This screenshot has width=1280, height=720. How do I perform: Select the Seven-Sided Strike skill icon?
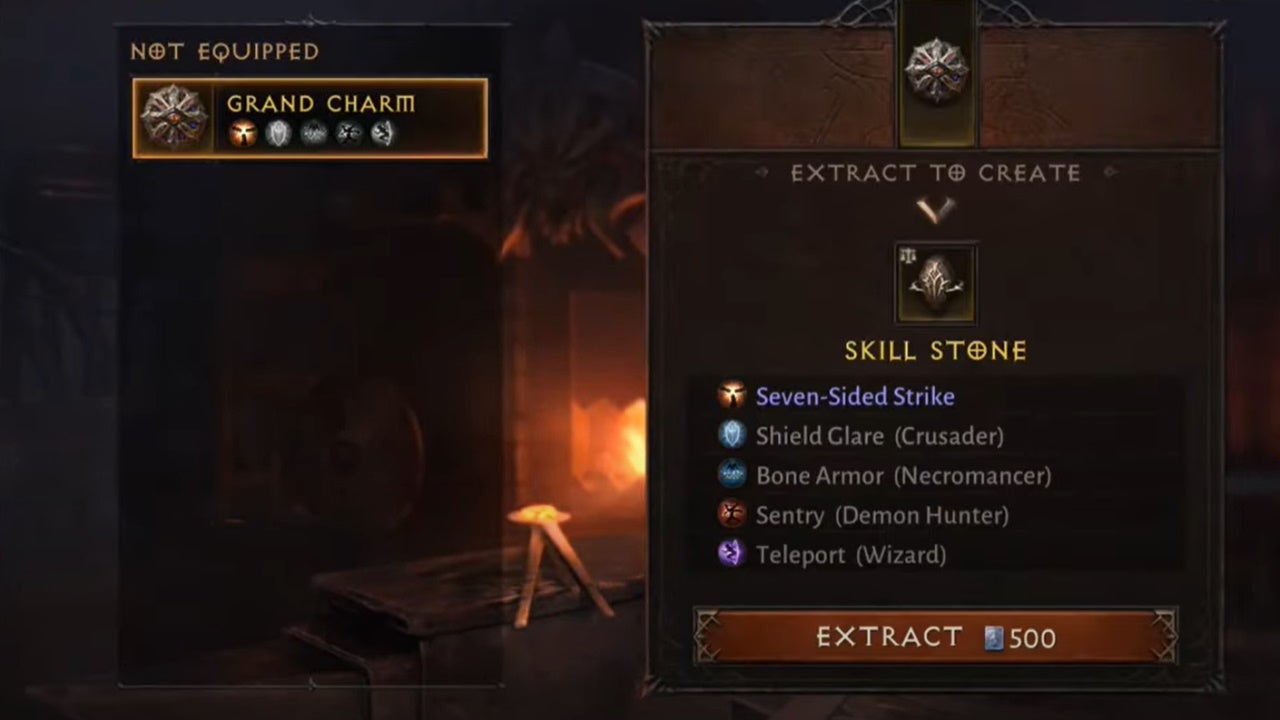(731, 396)
